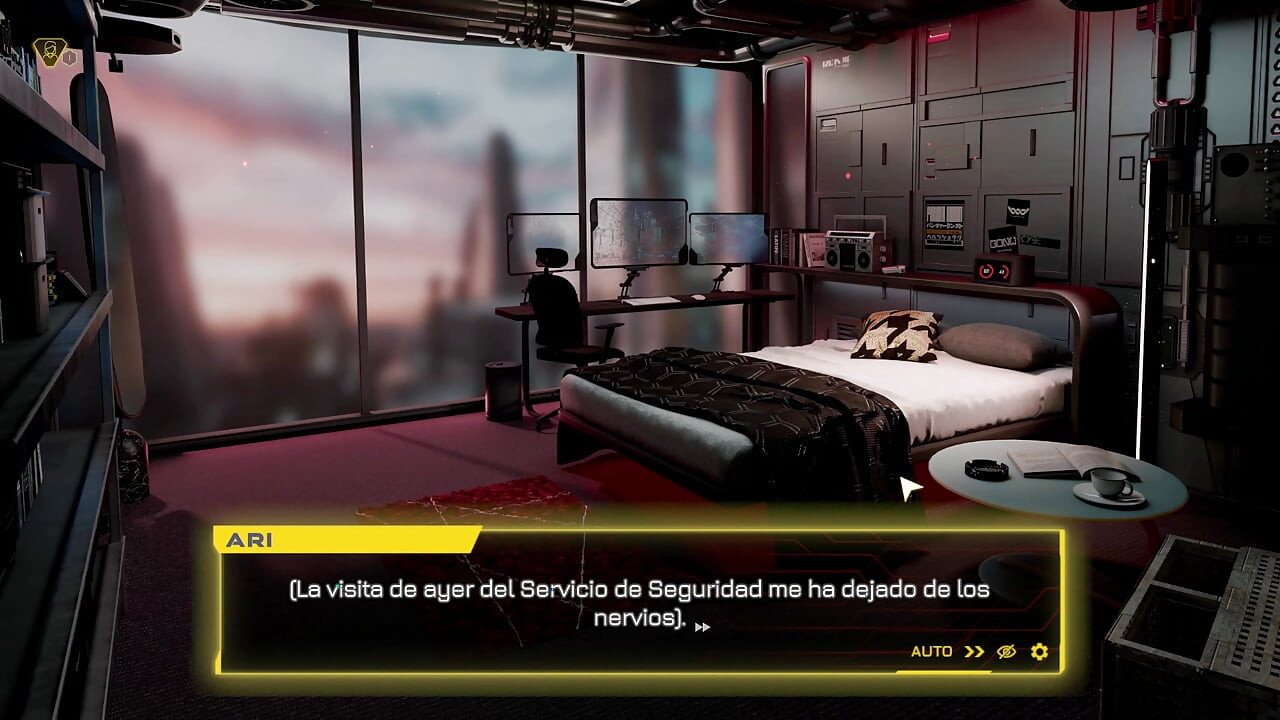This screenshot has height=720, width=1280.
Task: Hide the dialogue box with the crossed-eye icon
Action: point(1006,652)
